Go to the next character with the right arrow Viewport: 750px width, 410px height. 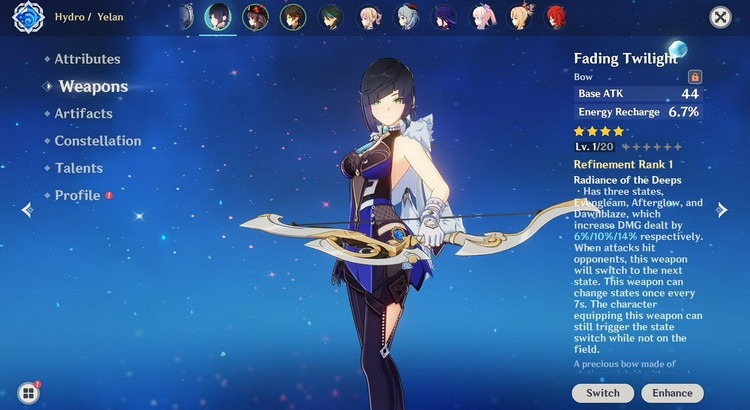pos(722,209)
